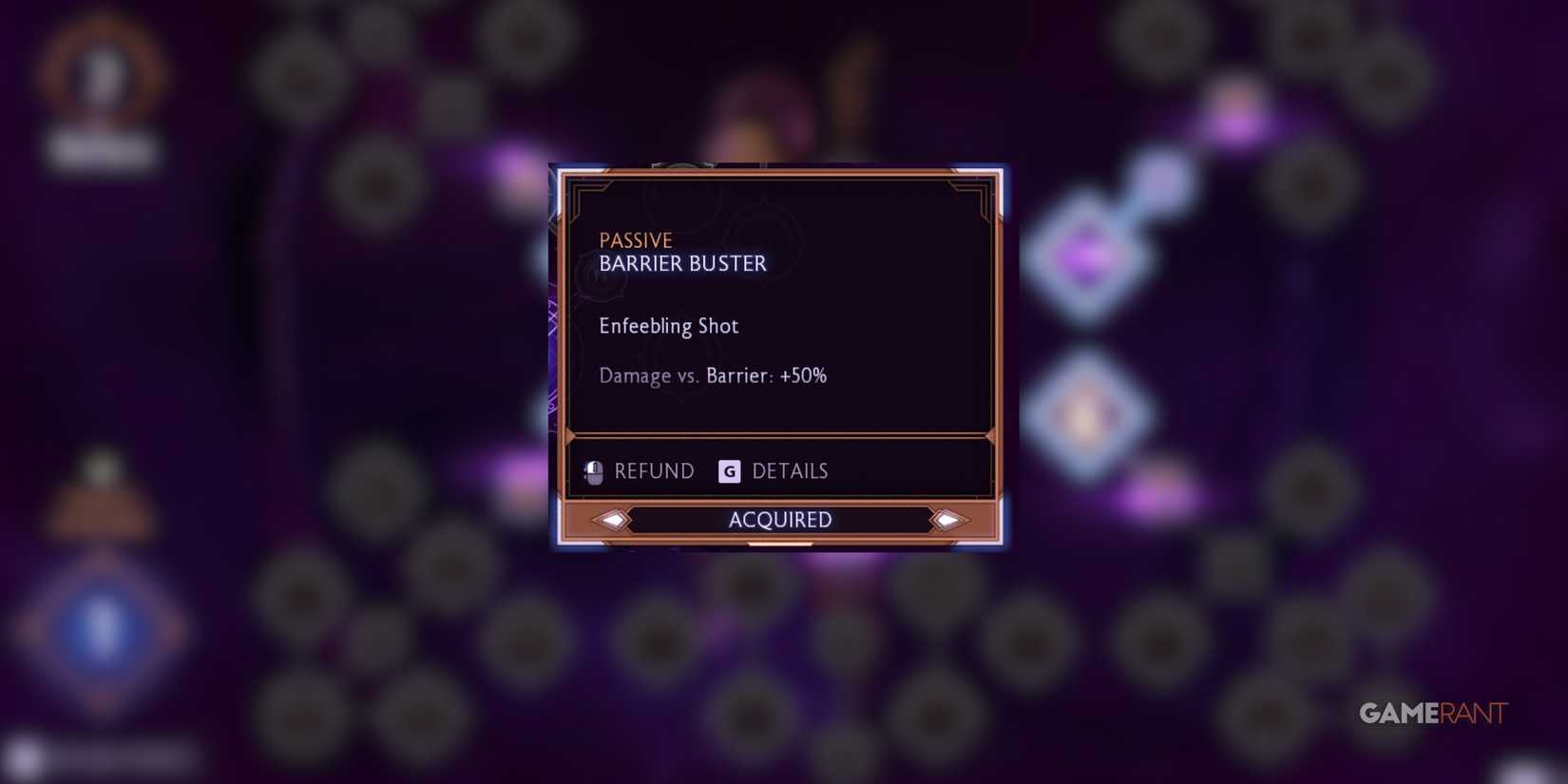Click the right arrow on the Acquired banner

pos(947,520)
